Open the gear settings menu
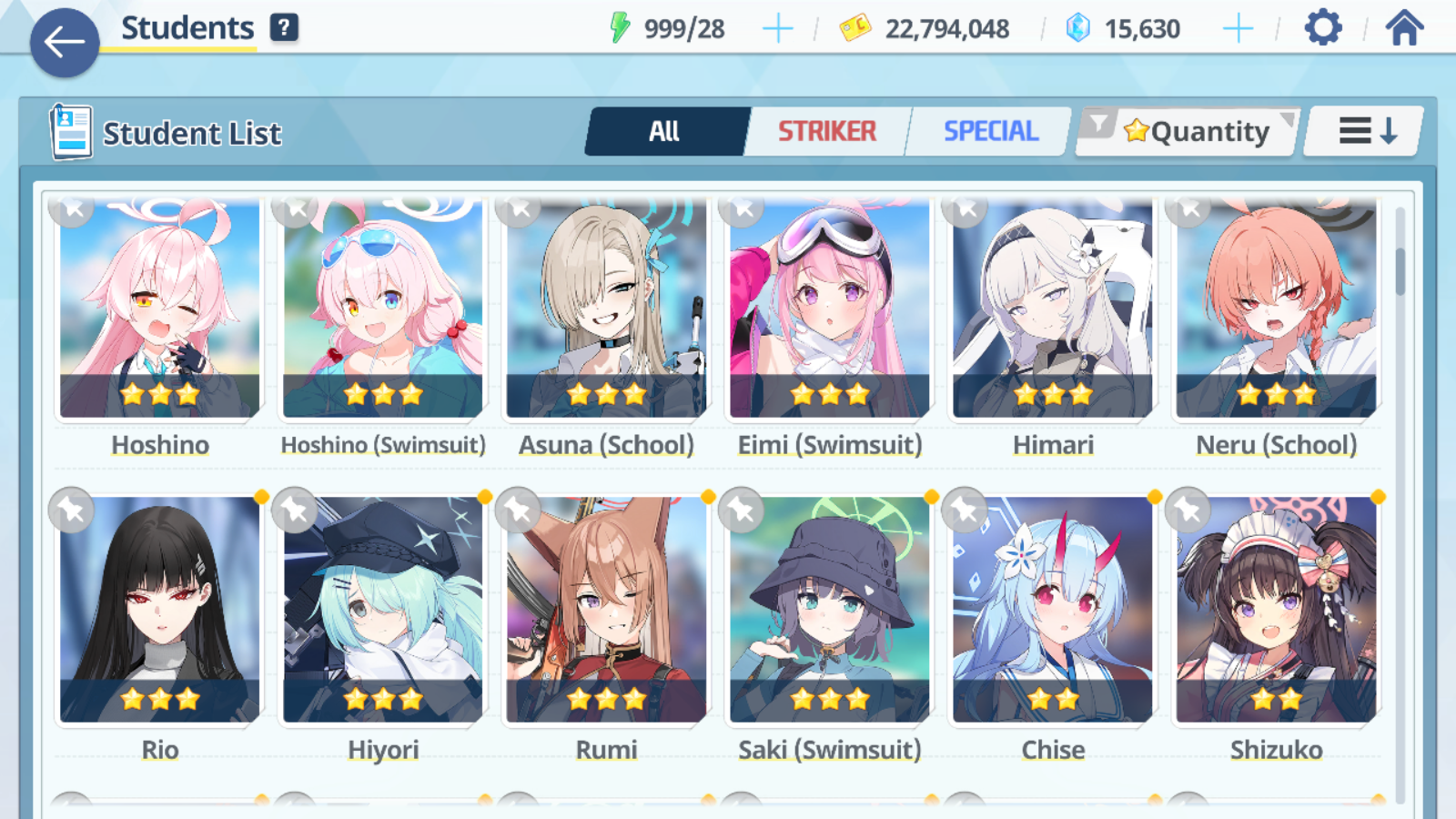 point(1322,28)
